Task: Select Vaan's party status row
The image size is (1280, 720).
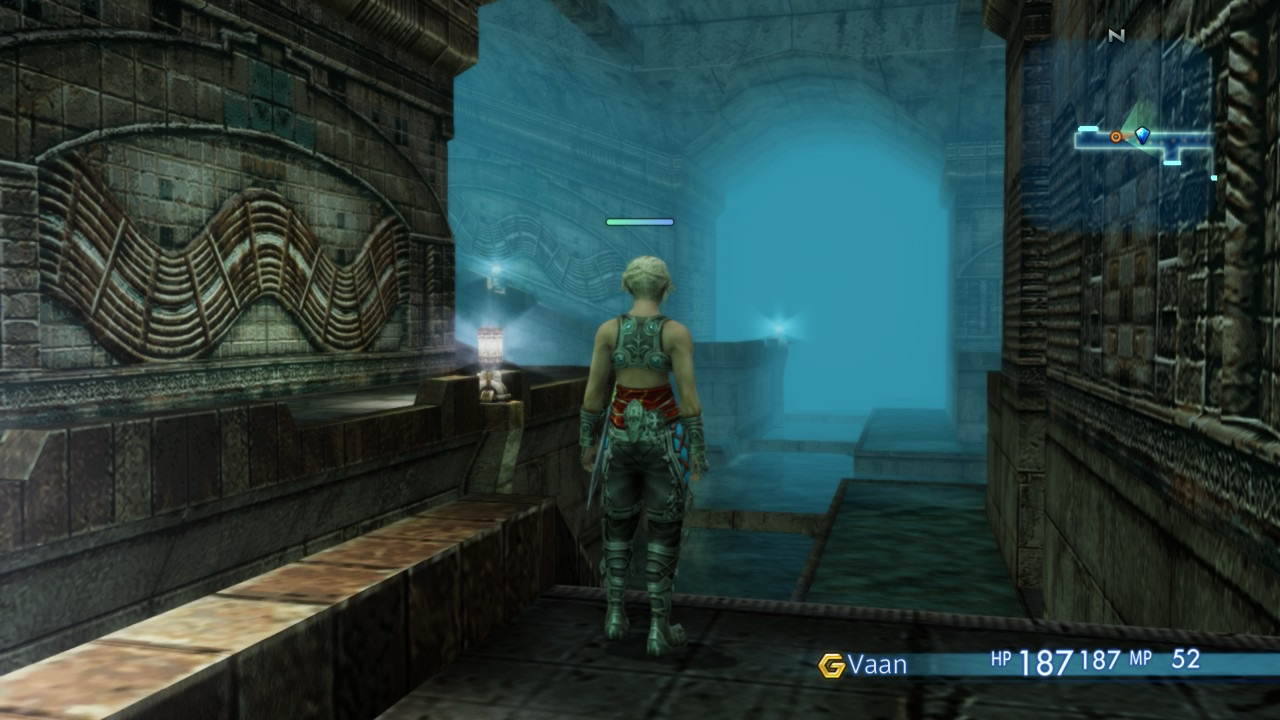Action: coord(1010,663)
